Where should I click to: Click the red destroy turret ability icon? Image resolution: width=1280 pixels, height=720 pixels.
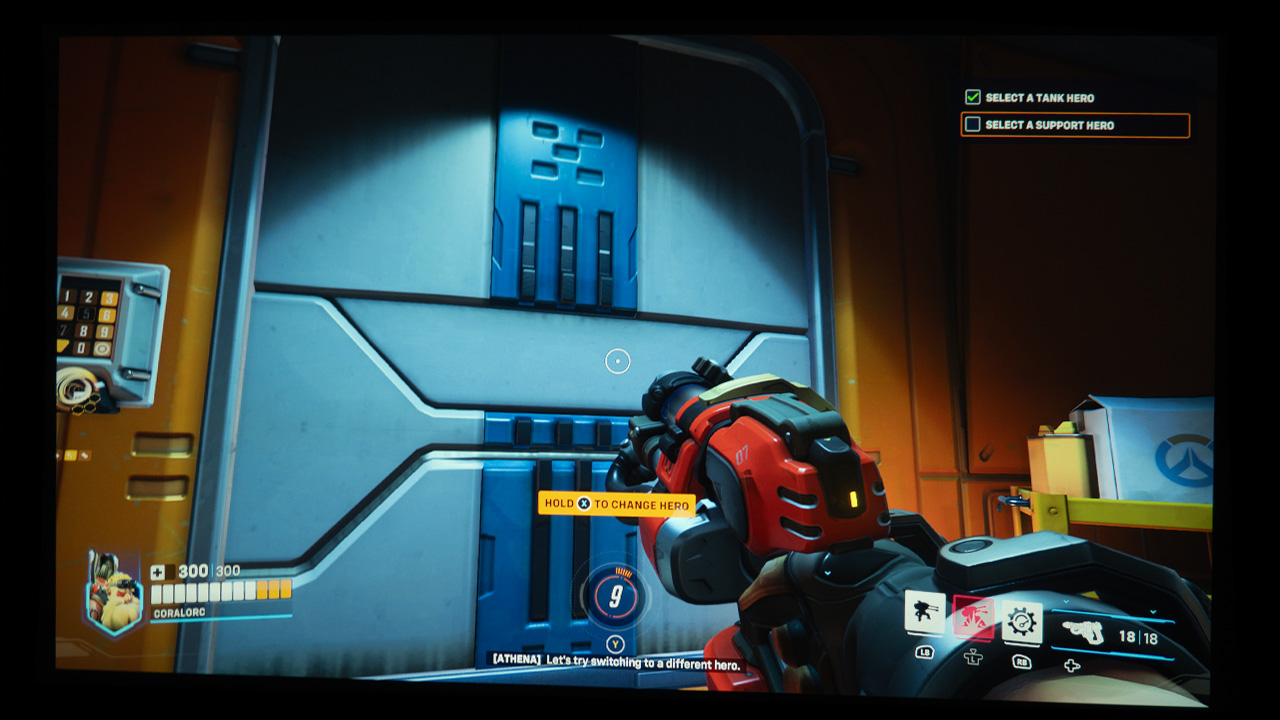973,618
